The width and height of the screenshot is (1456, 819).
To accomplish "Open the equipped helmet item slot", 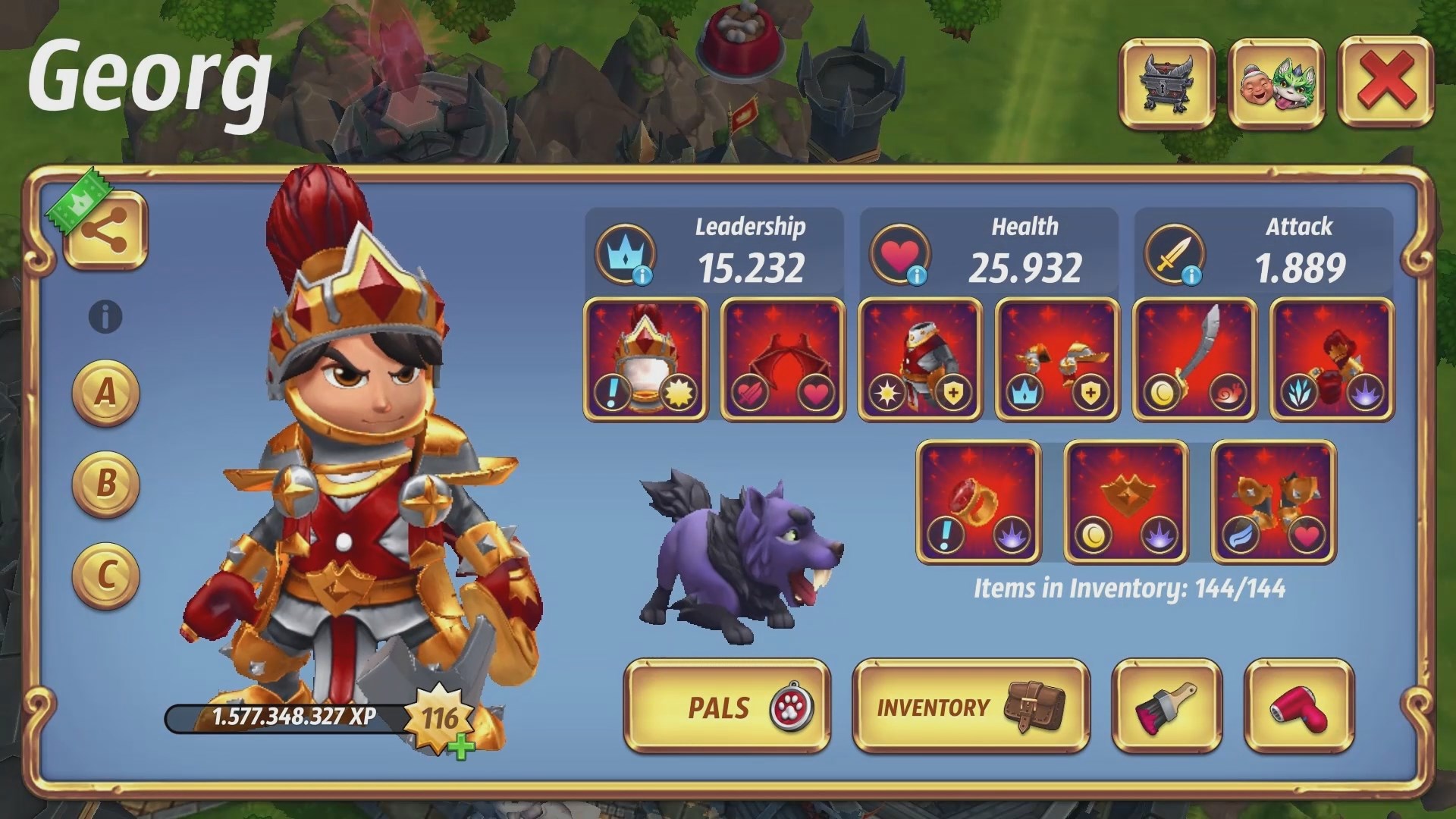I will [646, 358].
